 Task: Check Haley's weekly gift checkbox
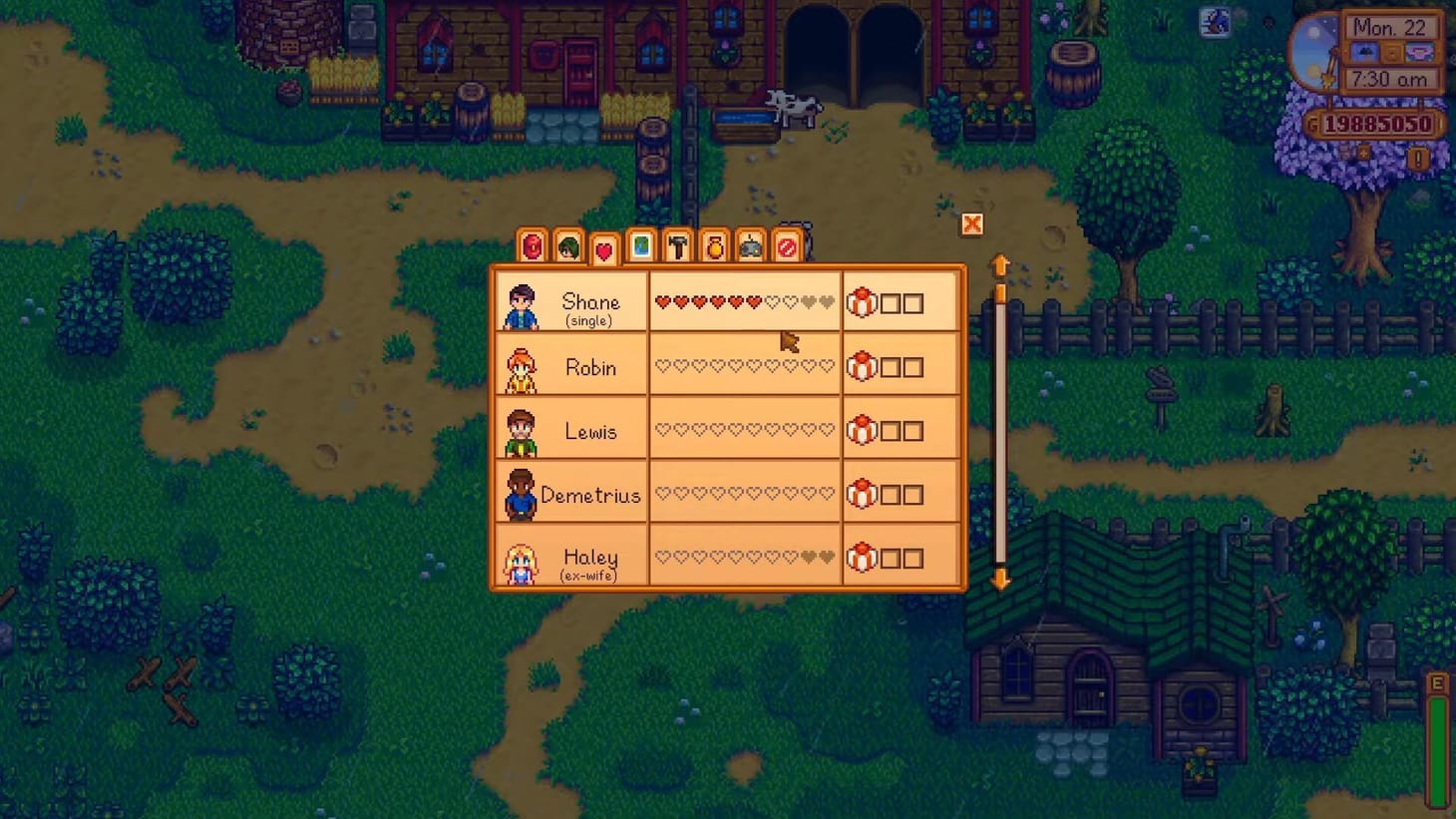coord(891,557)
